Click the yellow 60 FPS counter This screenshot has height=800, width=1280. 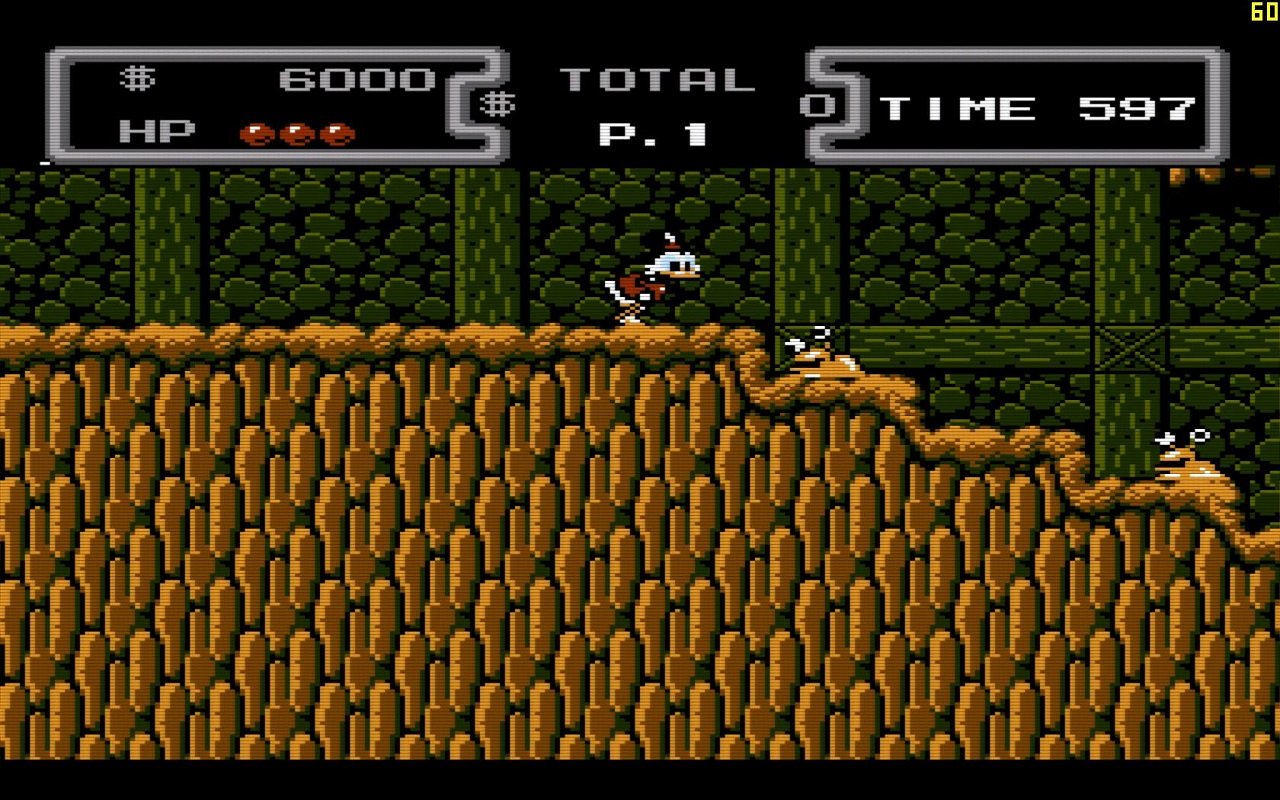click(1262, 12)
